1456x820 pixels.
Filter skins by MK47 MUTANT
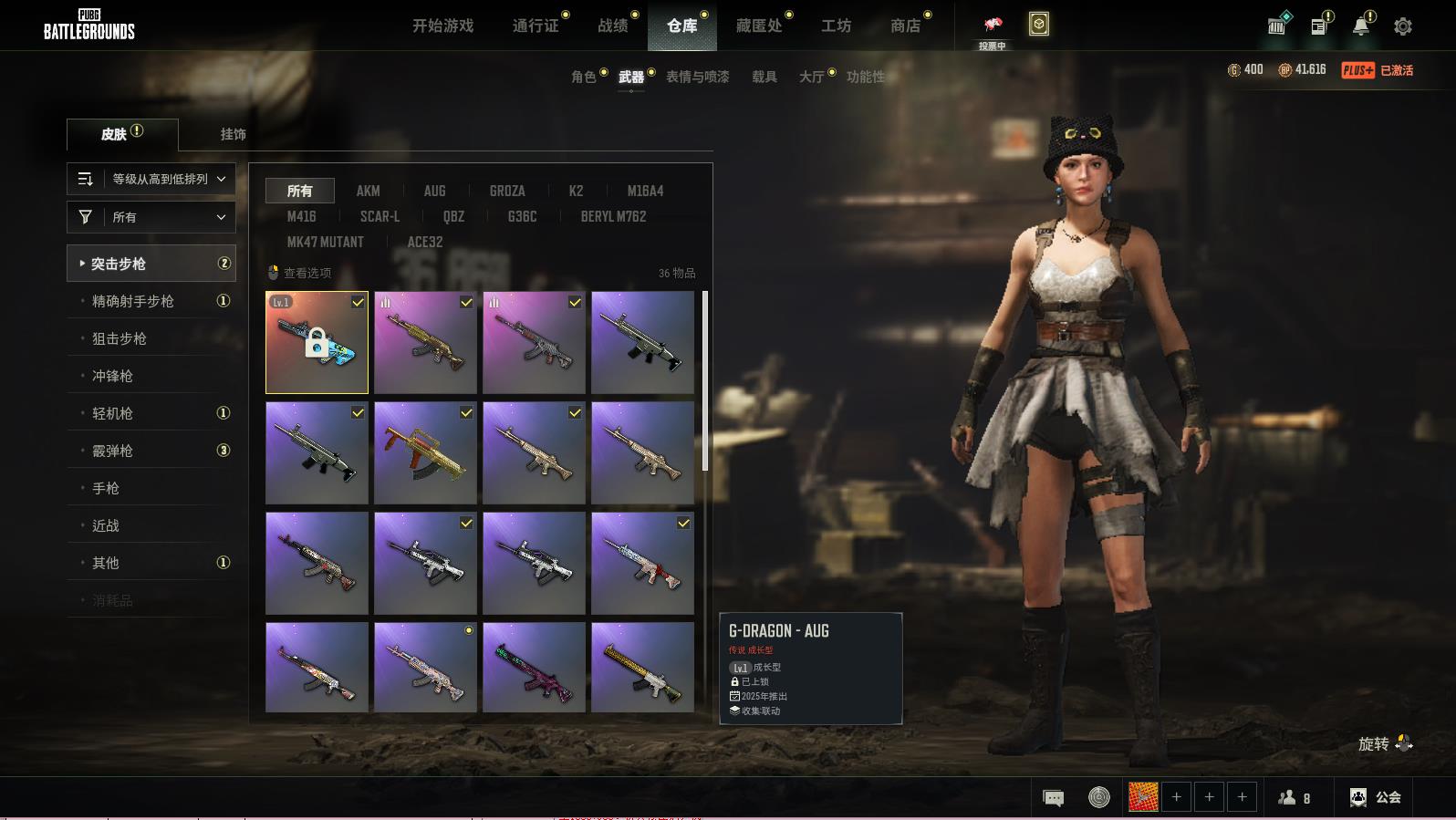click(x=325, y=242)
